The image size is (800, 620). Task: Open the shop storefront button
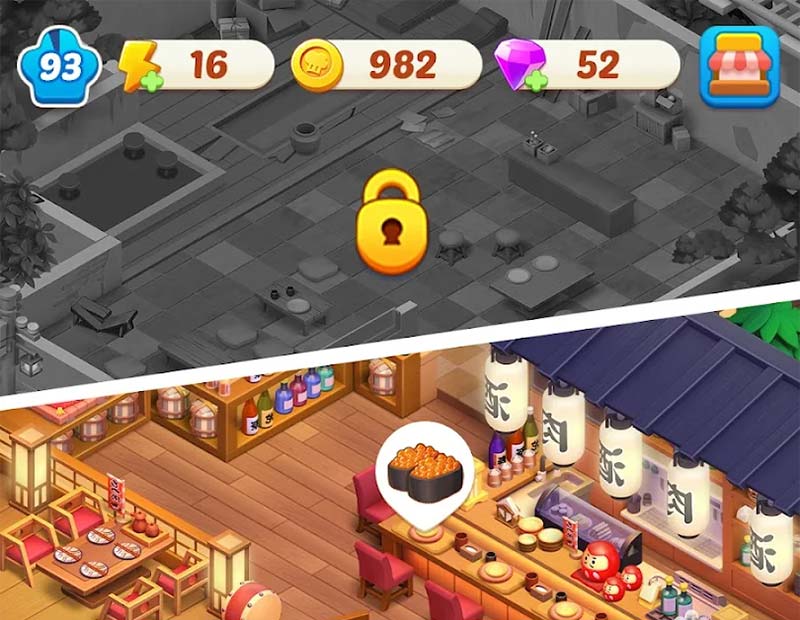coord(740,66)
